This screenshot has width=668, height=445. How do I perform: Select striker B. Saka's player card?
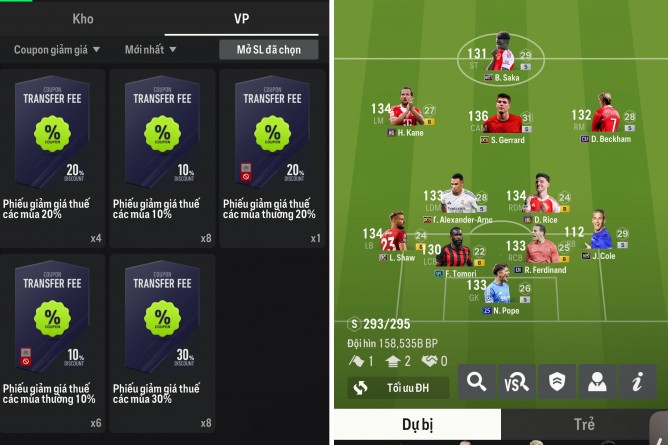point(498,61)
